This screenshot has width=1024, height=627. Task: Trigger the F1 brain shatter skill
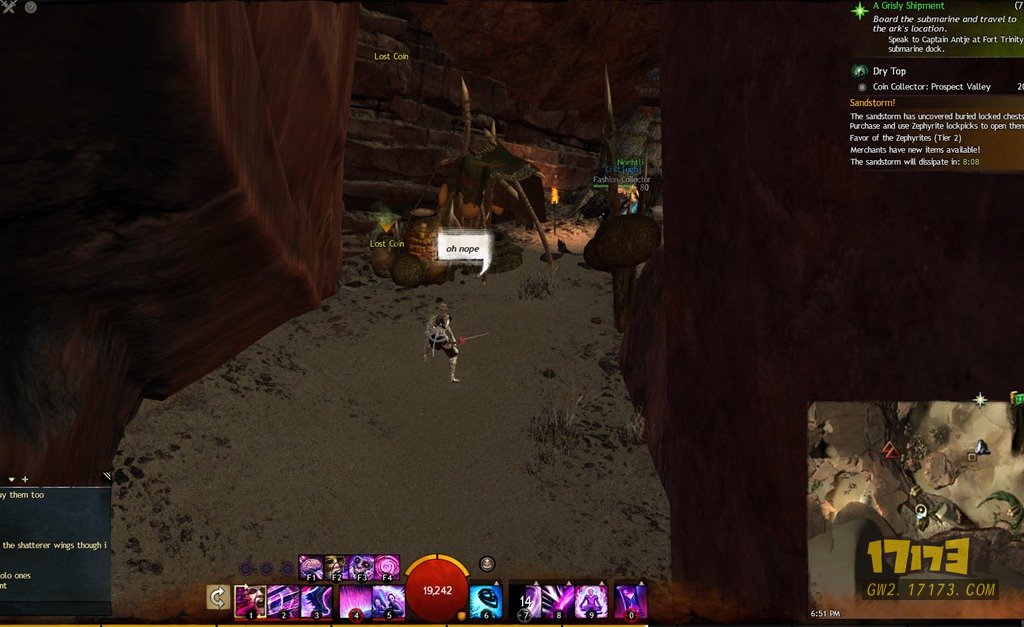click(x=311, y=567)
